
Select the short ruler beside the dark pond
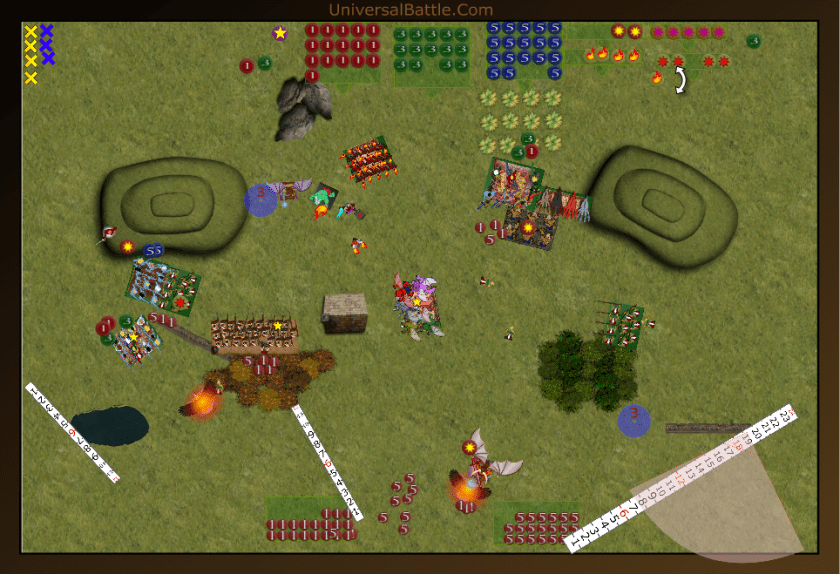coord(72,433)
